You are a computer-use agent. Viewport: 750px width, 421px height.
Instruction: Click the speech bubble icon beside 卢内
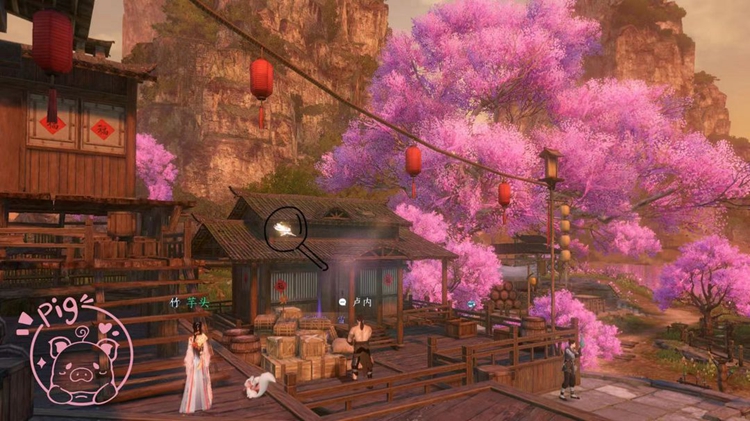[x=343, y=301]
